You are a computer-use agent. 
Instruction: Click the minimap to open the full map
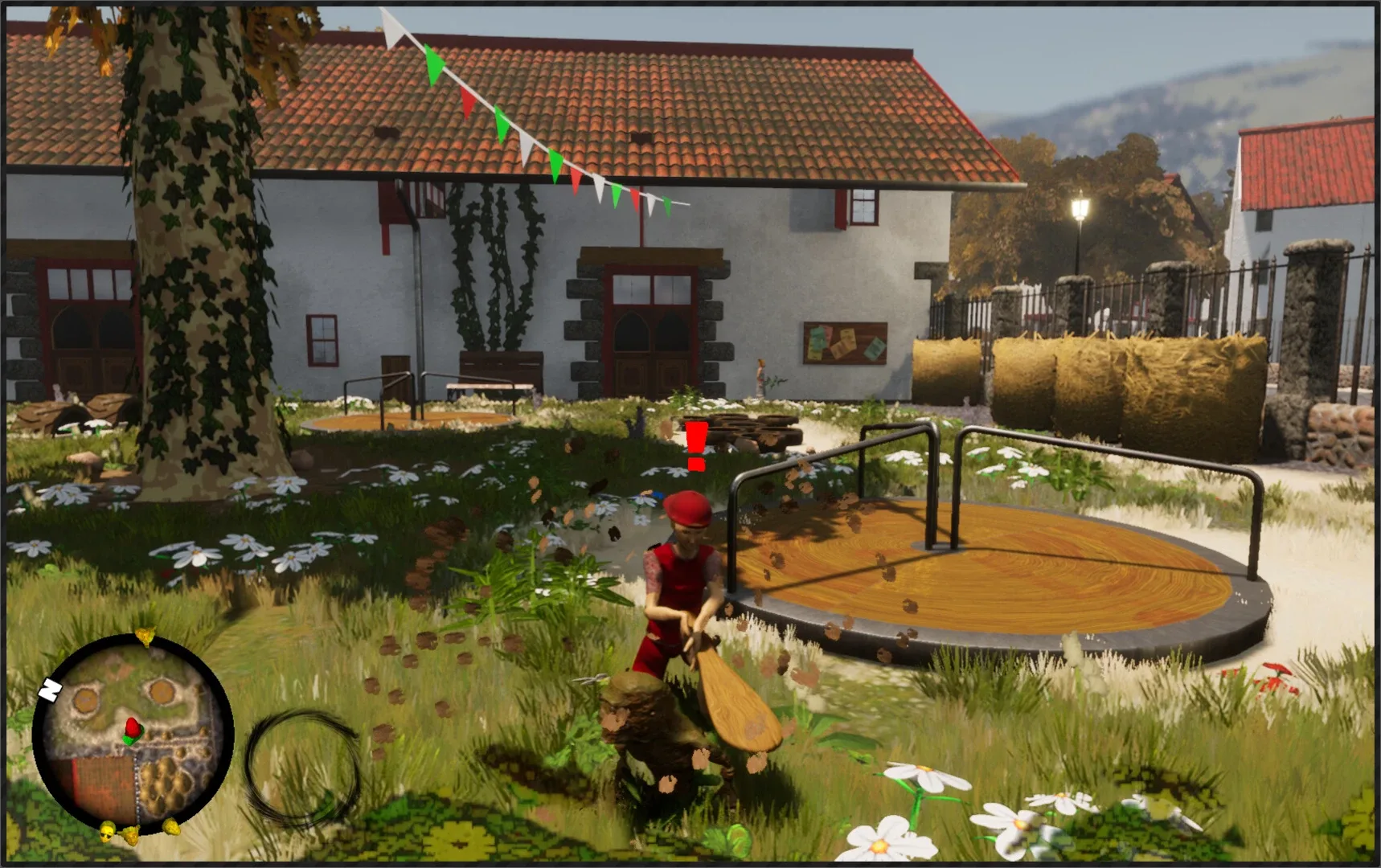pyautogui.click(x=135, y=733)
